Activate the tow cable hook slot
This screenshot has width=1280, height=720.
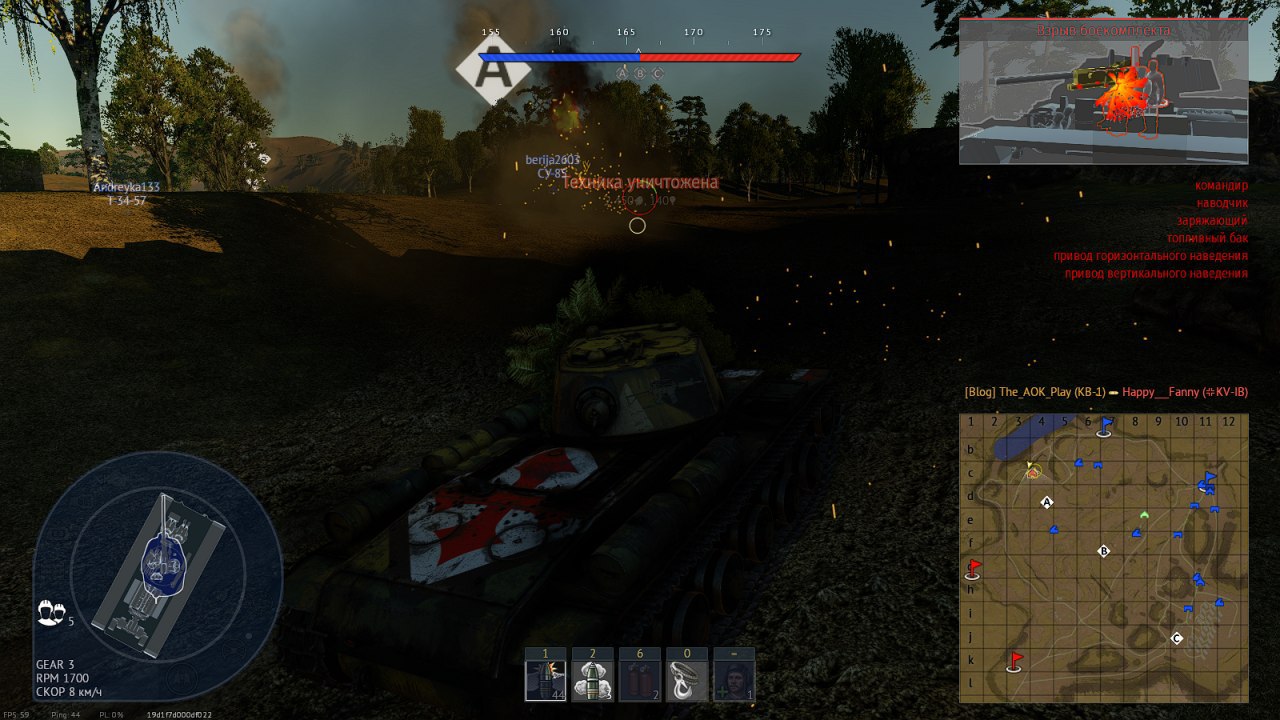click(687, 681)
